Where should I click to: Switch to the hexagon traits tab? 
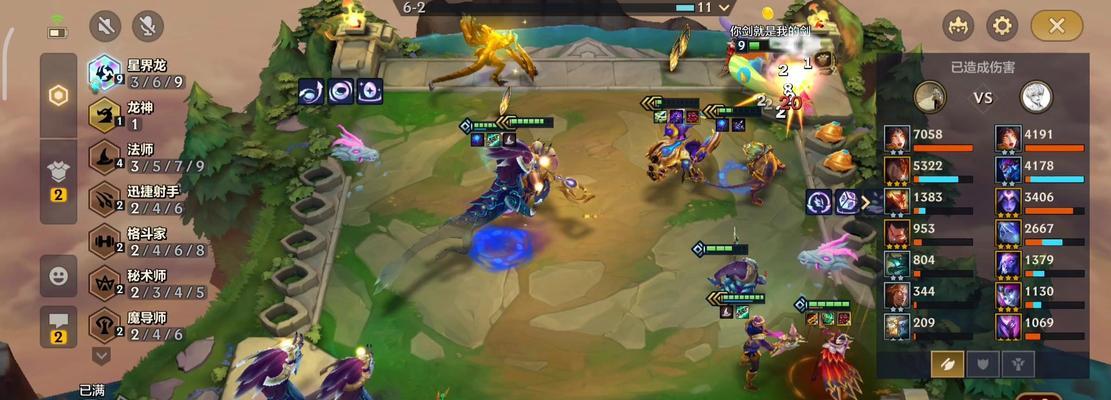tap(58, 96)
